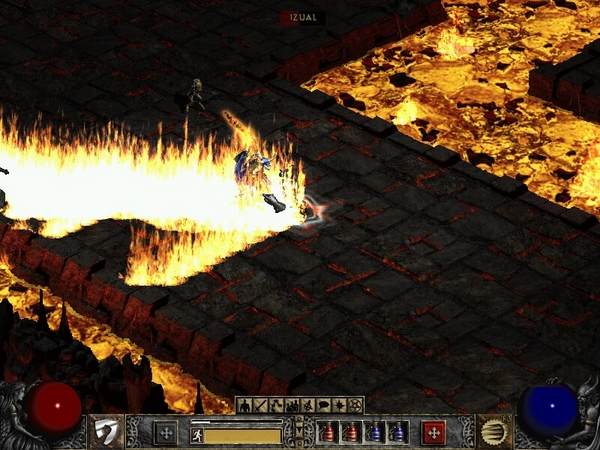600x450 pixels.
Task: Open the right-click skill selector icon
Action: (494, 431)
